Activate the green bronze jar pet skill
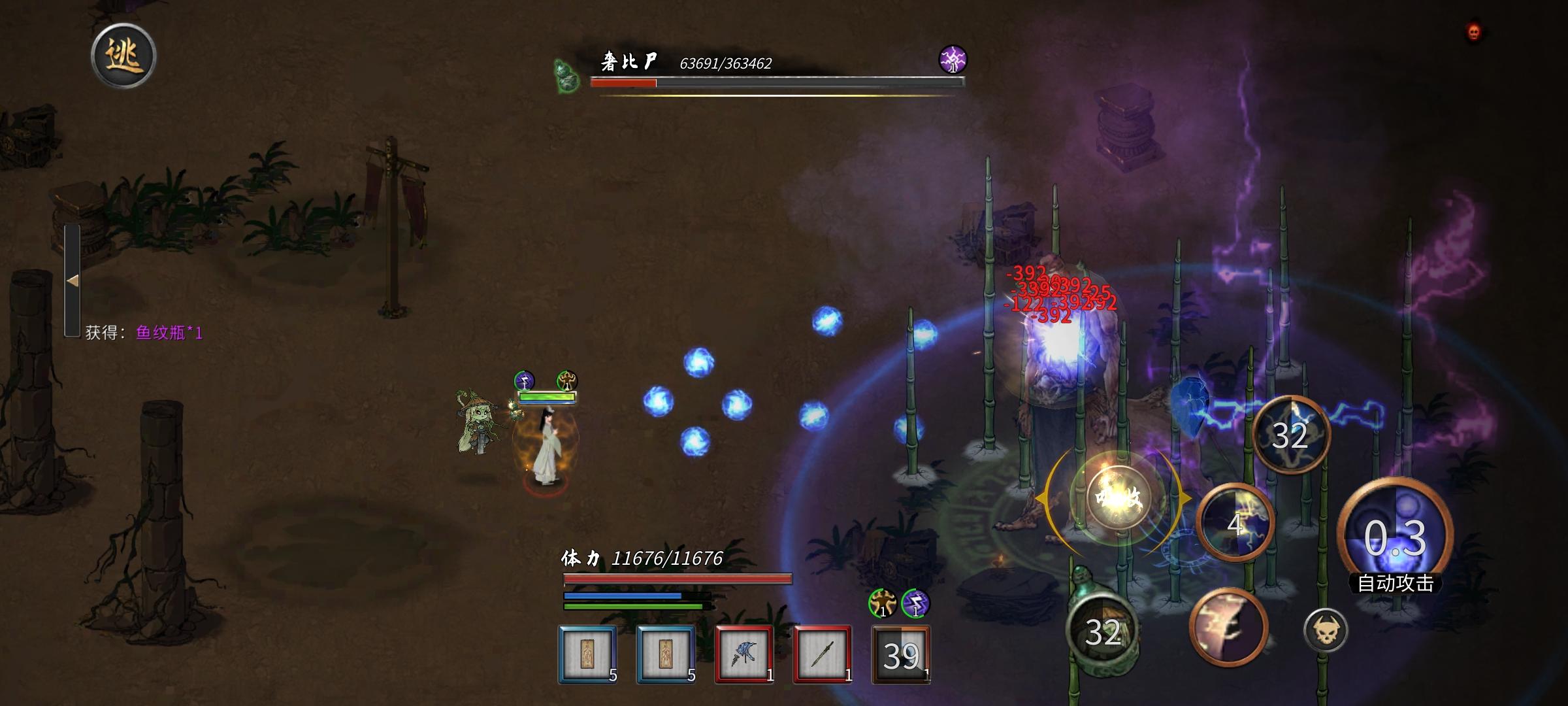 (1102, 630)
